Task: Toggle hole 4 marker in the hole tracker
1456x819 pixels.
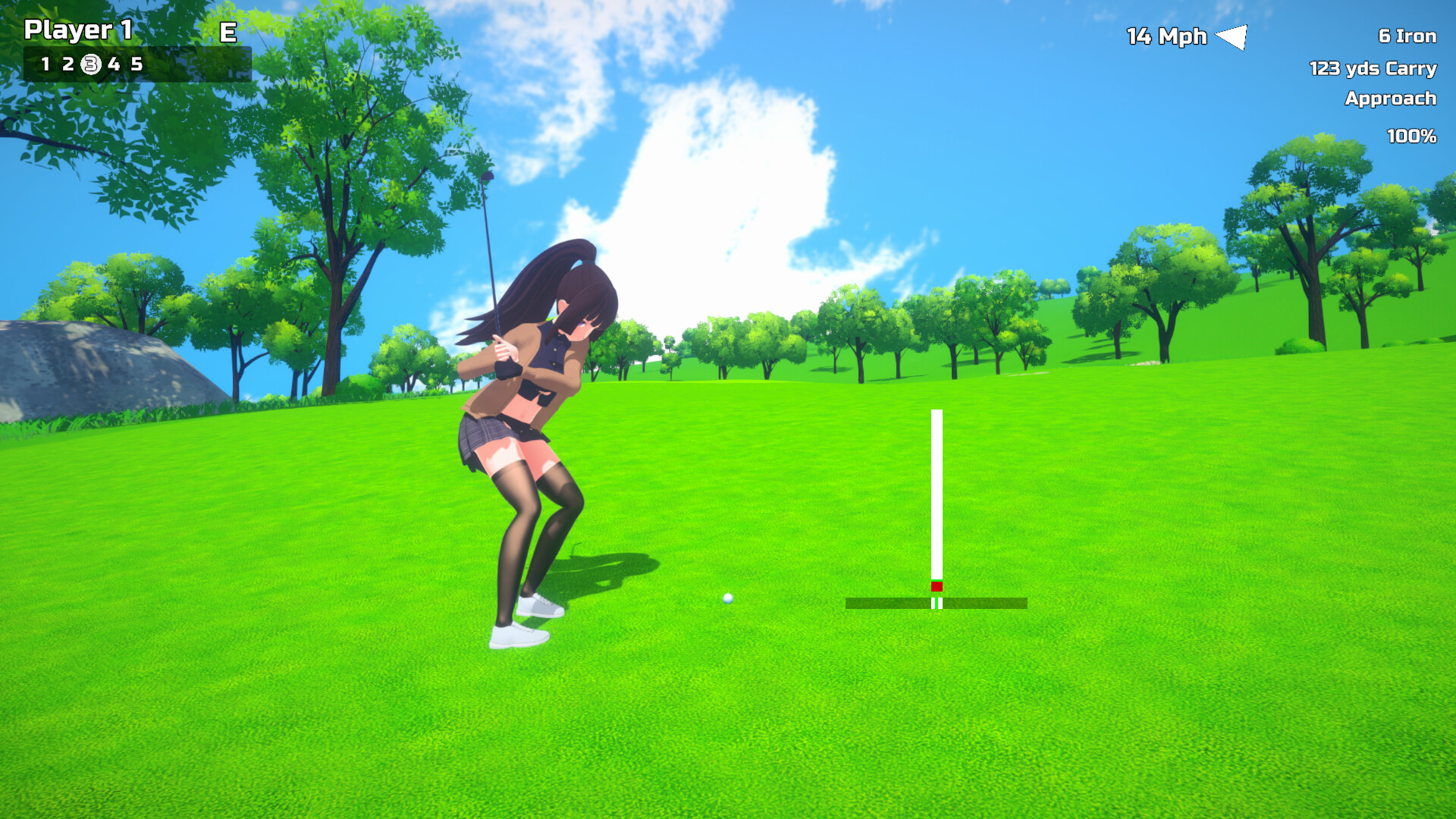Action: (115, 64)
